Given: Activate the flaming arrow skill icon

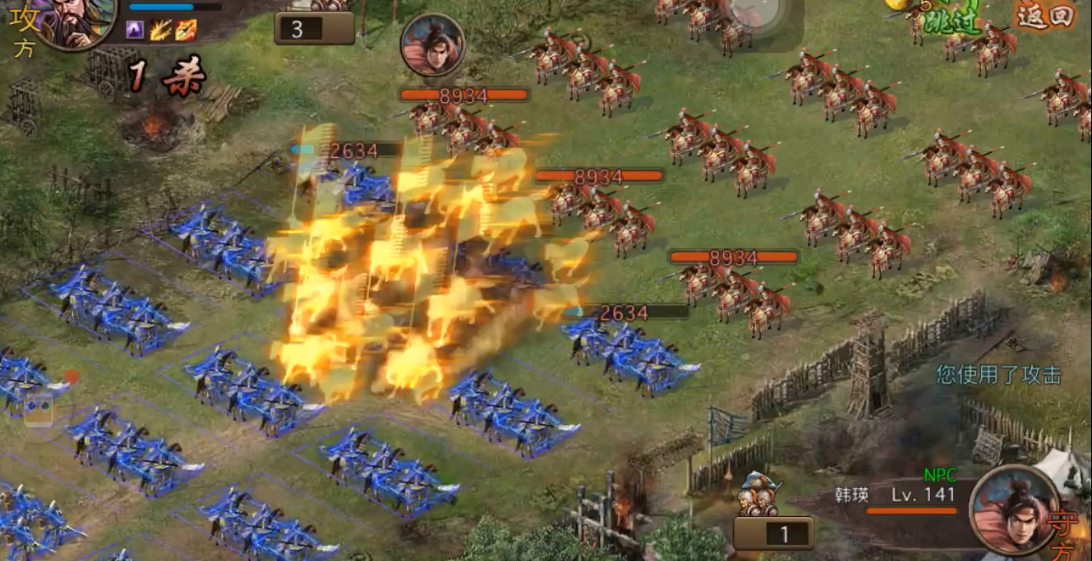Looking at the screenshot, I should 186,30.
